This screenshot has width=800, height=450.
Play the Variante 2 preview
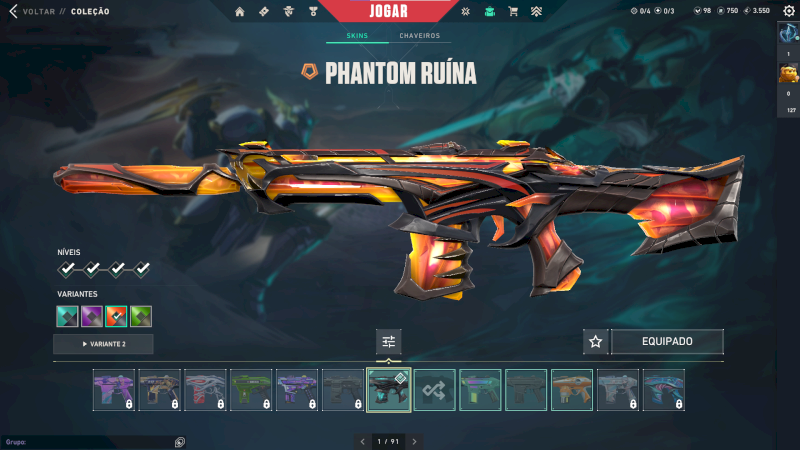coord(103,344)
